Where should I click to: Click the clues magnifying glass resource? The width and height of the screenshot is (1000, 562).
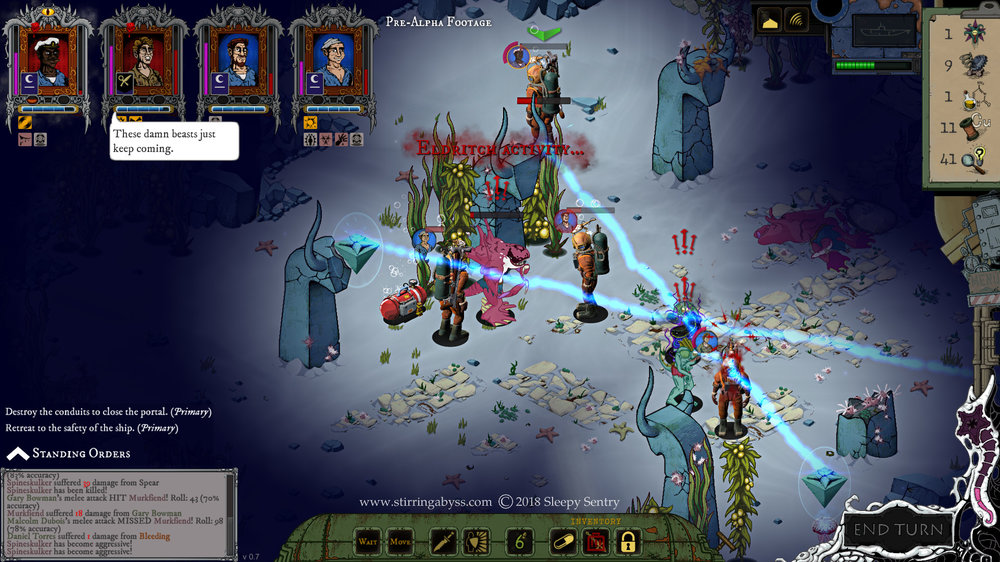[x=960, y=158]
